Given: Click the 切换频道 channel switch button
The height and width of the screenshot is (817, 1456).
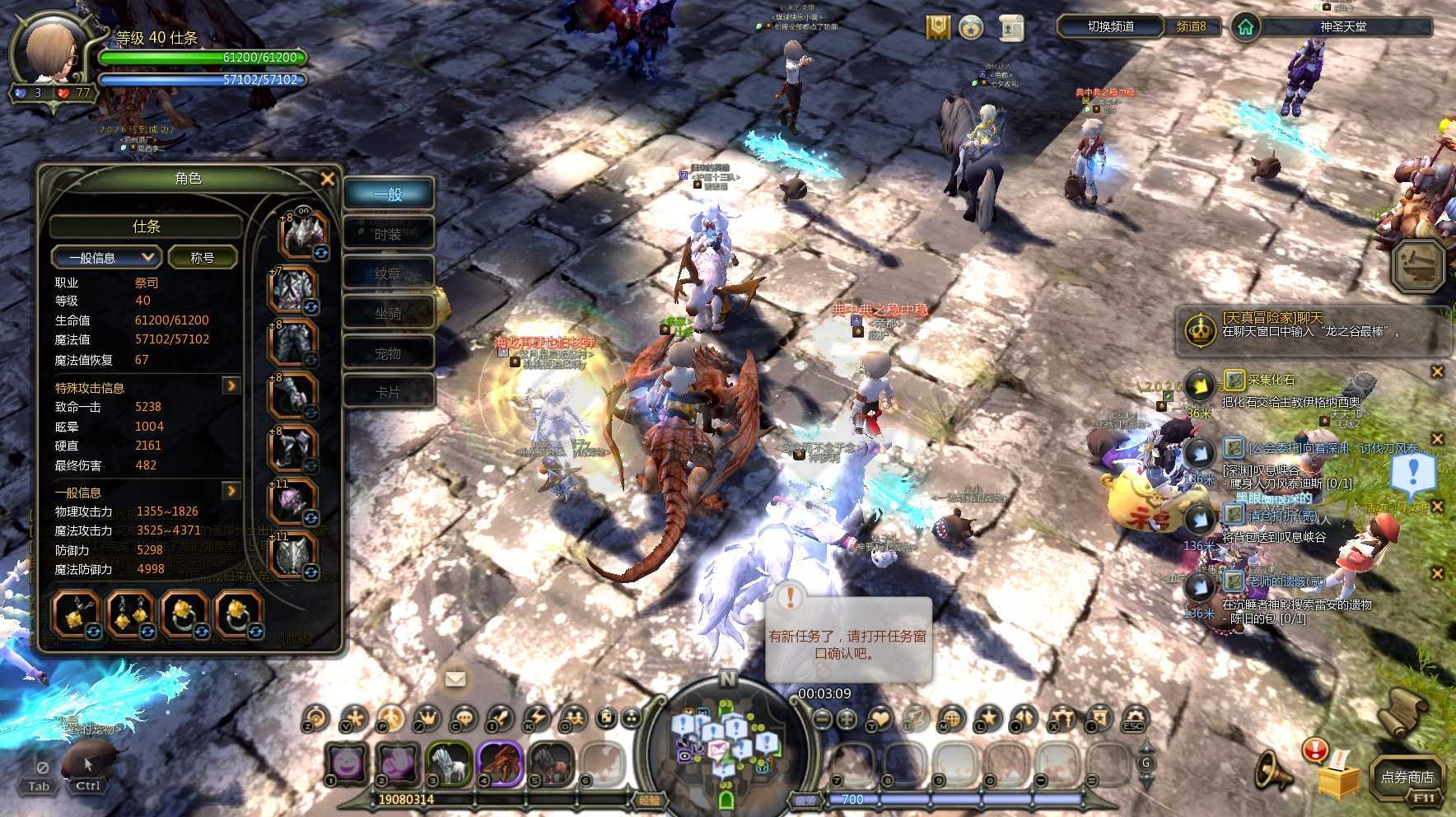Looking at the screenshot, I should [1111, 26].
